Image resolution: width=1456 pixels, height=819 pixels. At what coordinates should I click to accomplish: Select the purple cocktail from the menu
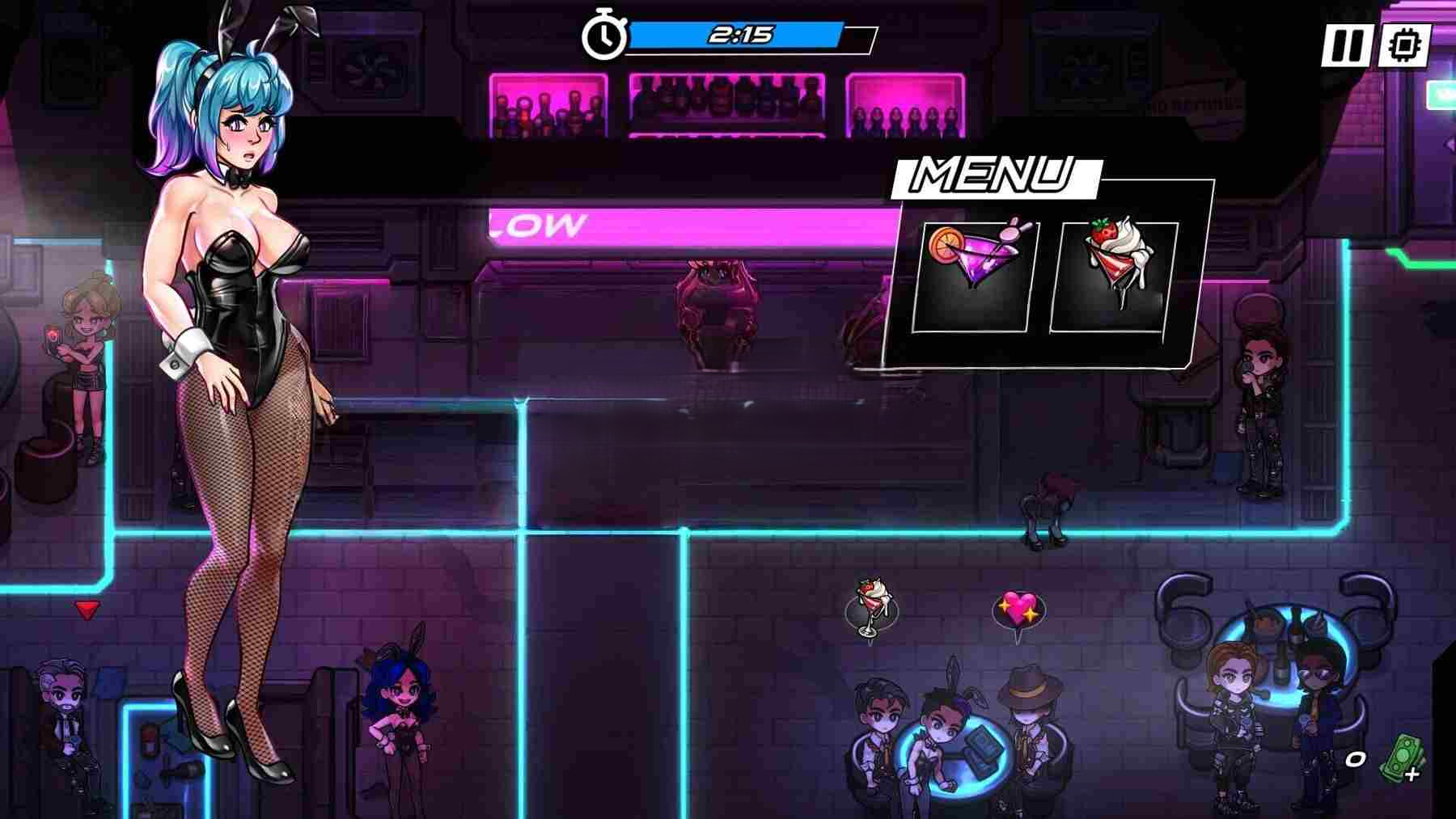[974, 275]
